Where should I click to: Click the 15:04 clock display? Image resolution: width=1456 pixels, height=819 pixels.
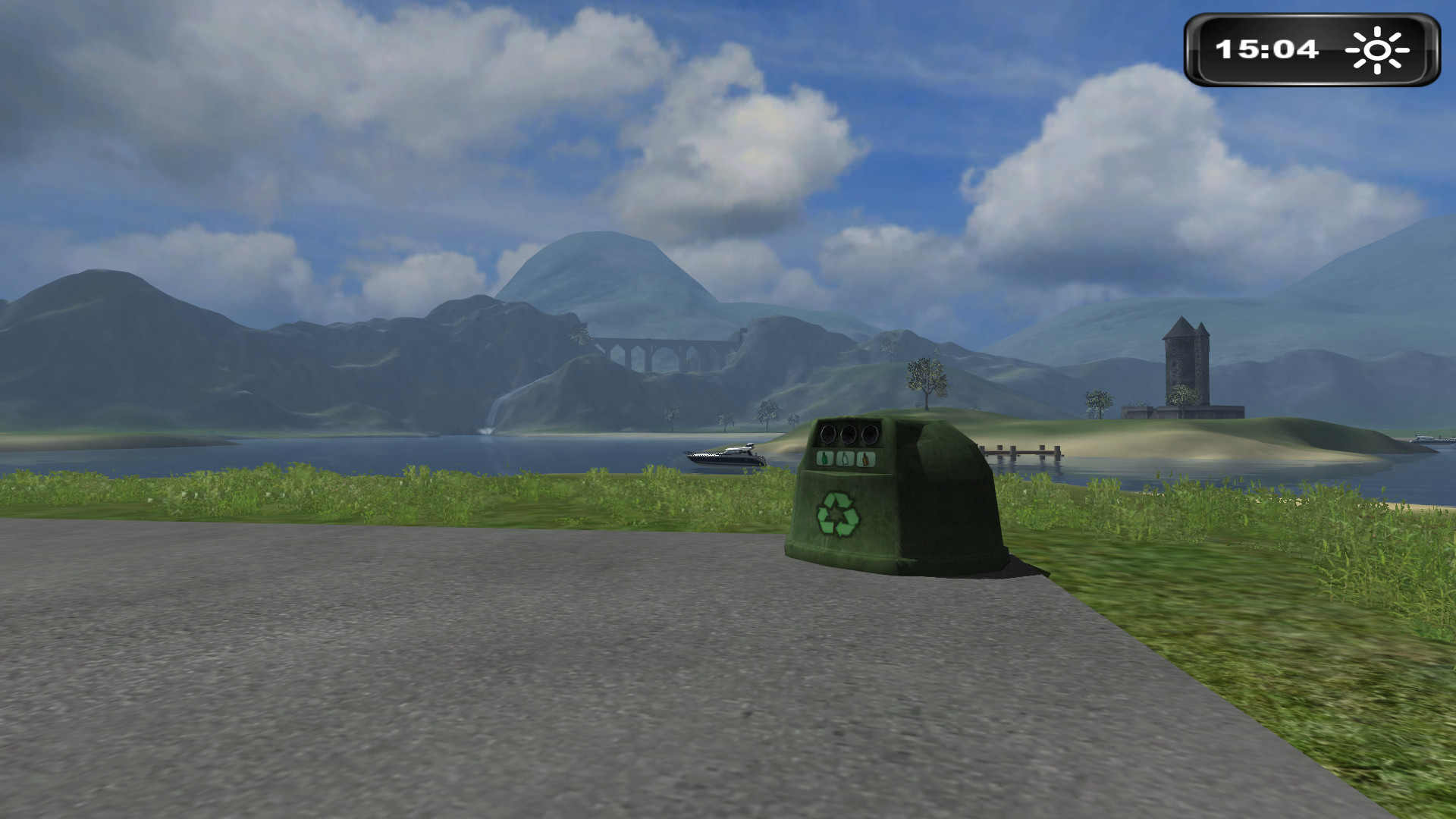pos(1268,50)
